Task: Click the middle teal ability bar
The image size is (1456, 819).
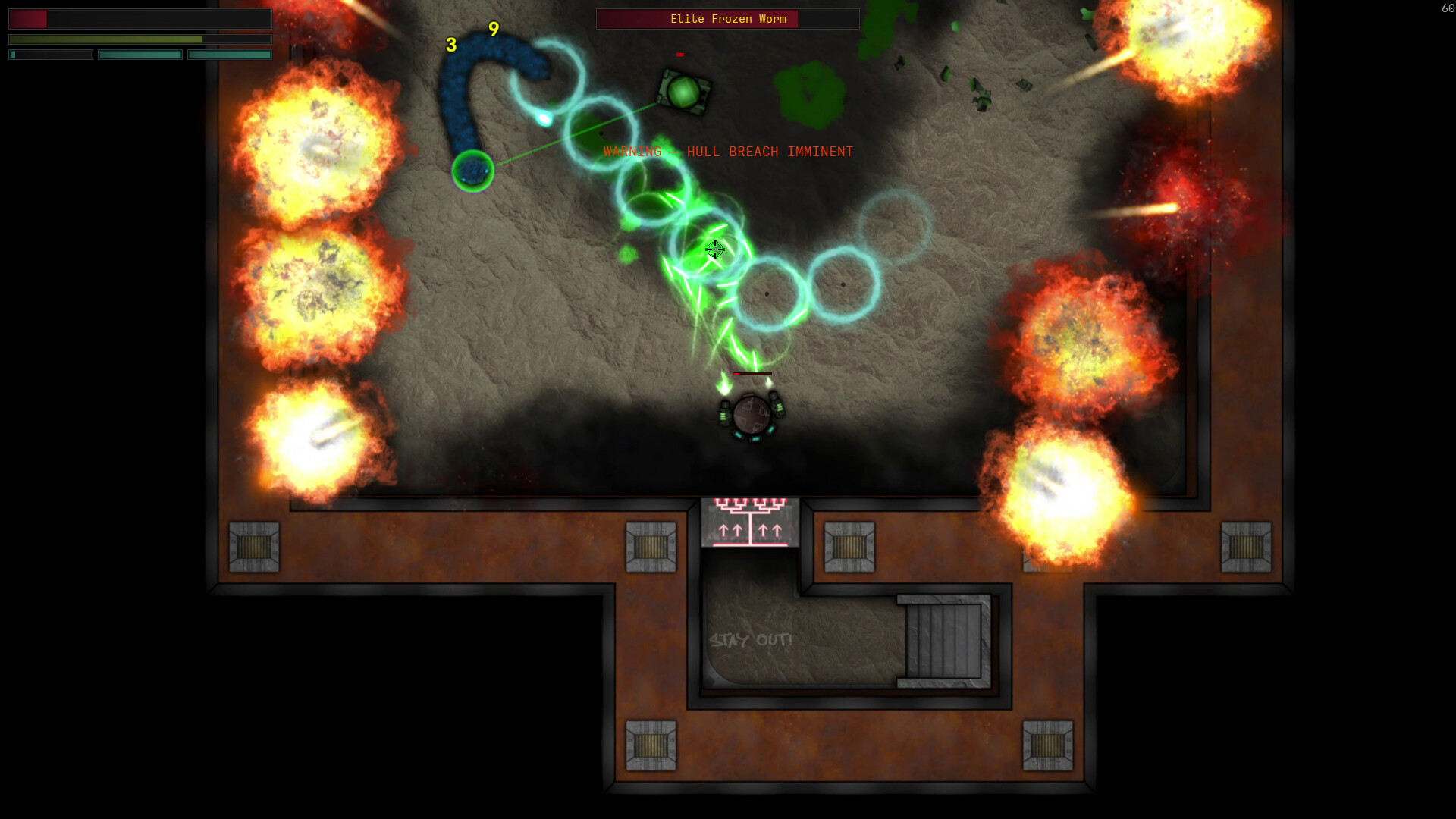Action: tap(140, 54)
